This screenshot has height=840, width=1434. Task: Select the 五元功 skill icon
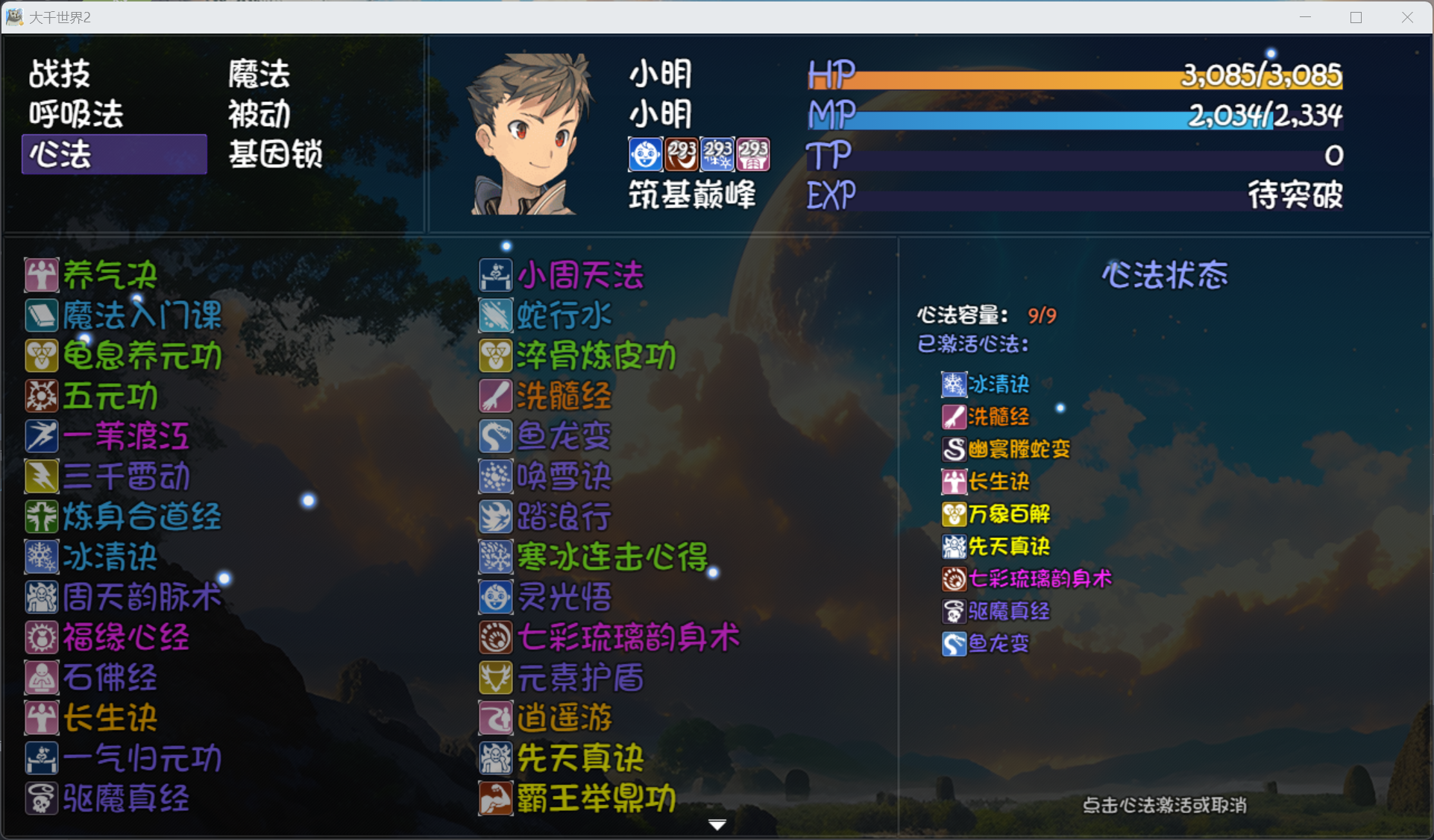tap(41, 396)
